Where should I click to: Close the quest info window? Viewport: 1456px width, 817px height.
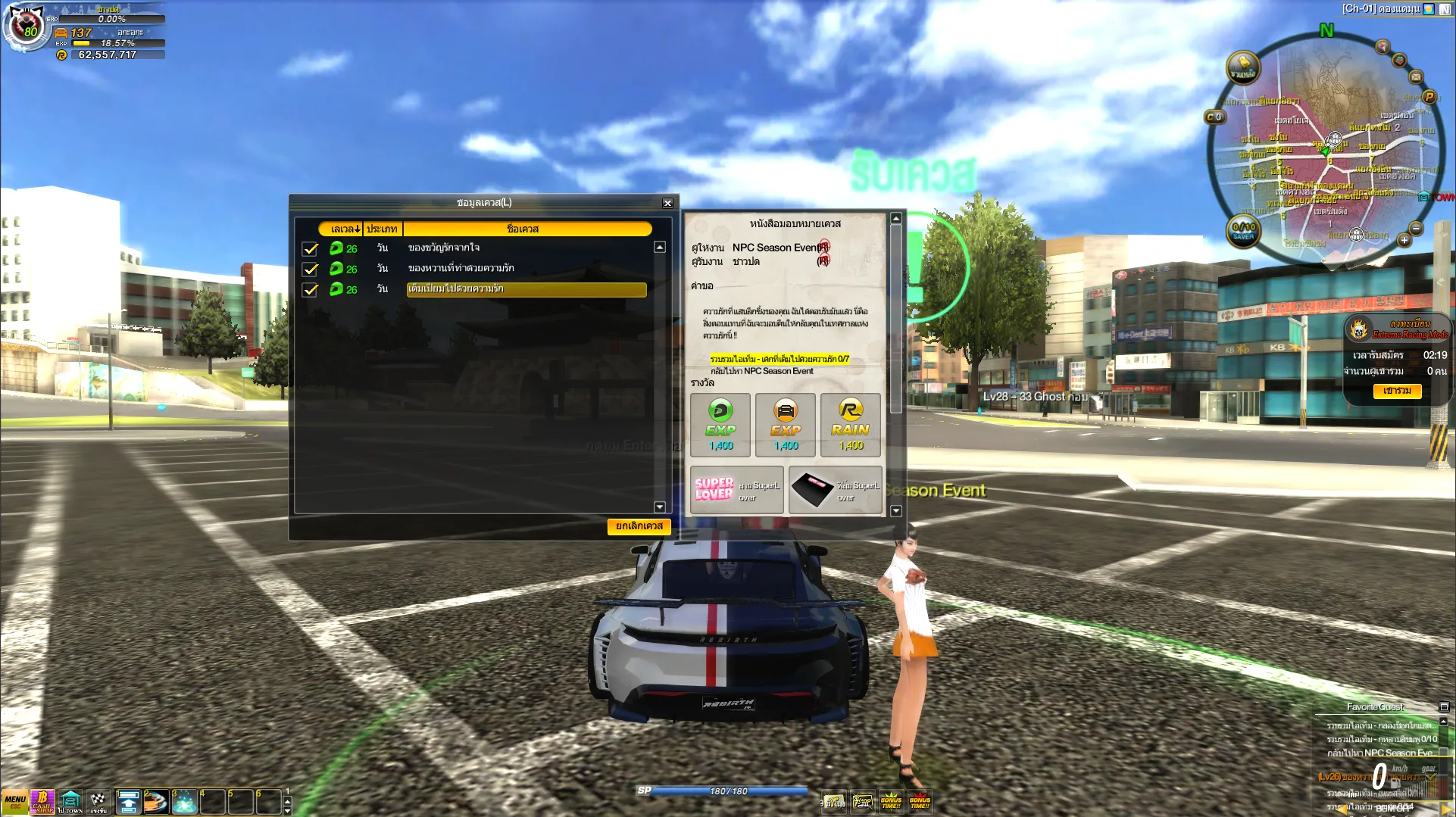(x=667, y=203)
